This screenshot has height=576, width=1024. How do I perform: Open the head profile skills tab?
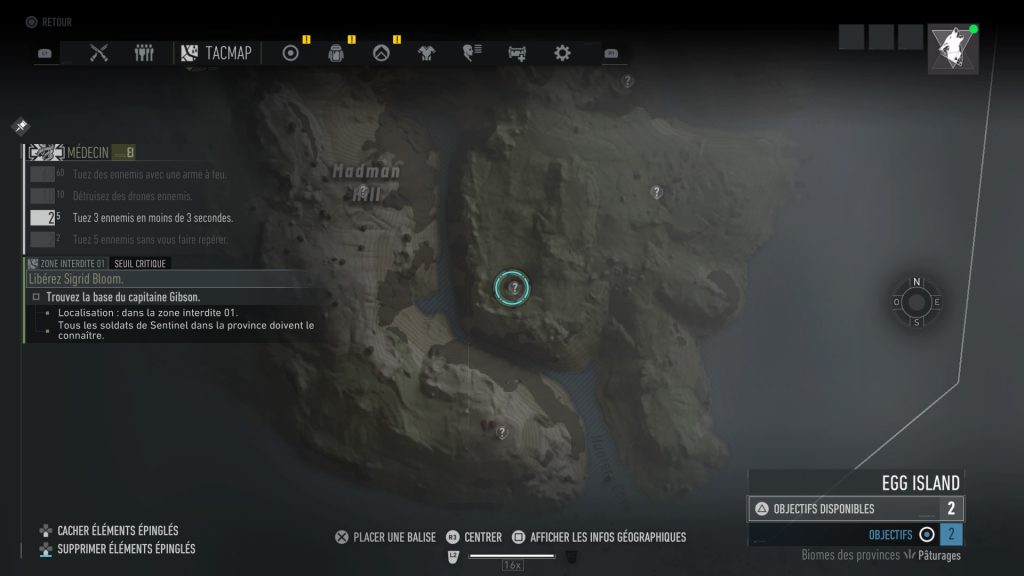(472, 53)
